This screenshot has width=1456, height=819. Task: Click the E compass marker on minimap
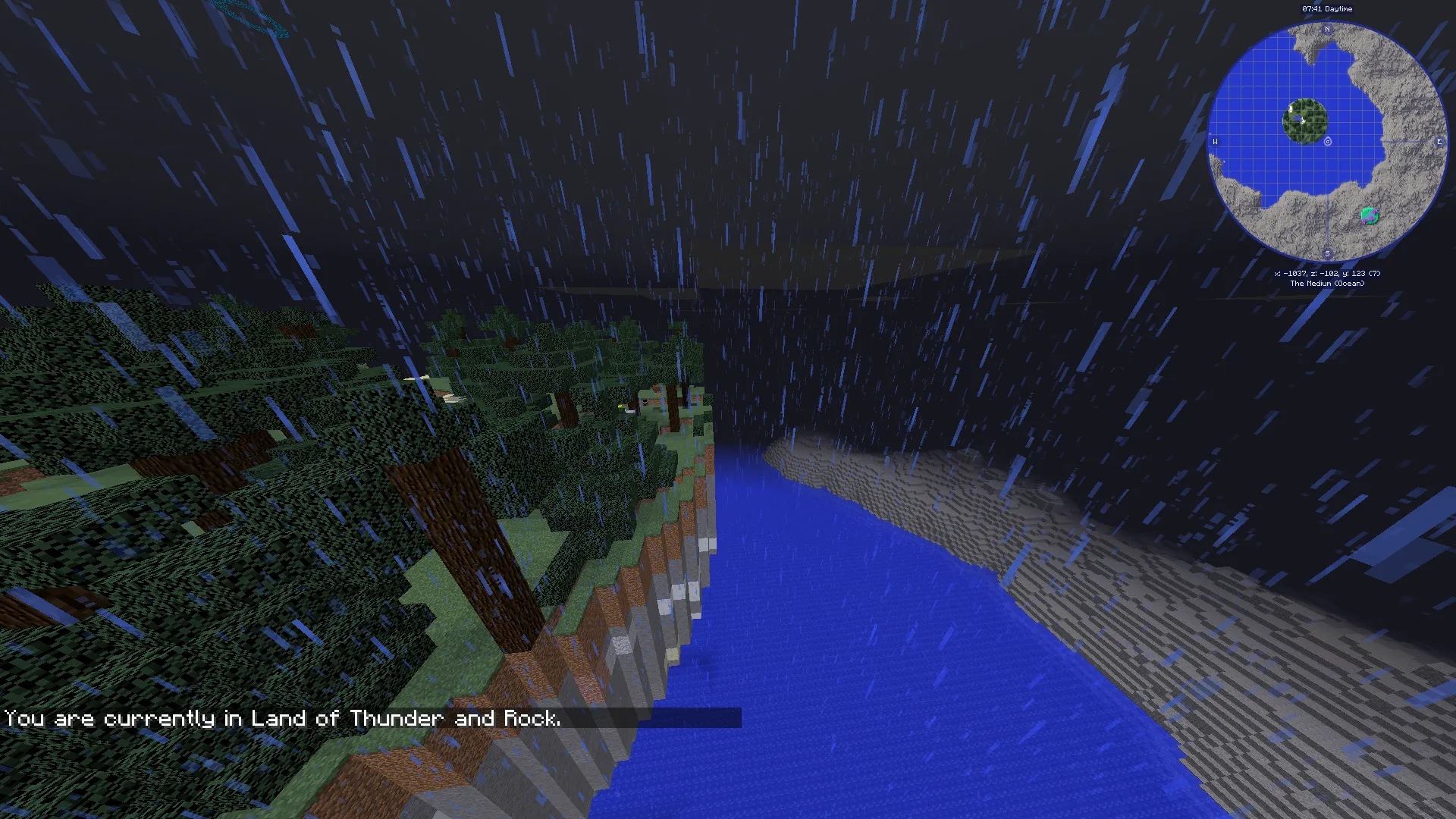click(1439, 141)
